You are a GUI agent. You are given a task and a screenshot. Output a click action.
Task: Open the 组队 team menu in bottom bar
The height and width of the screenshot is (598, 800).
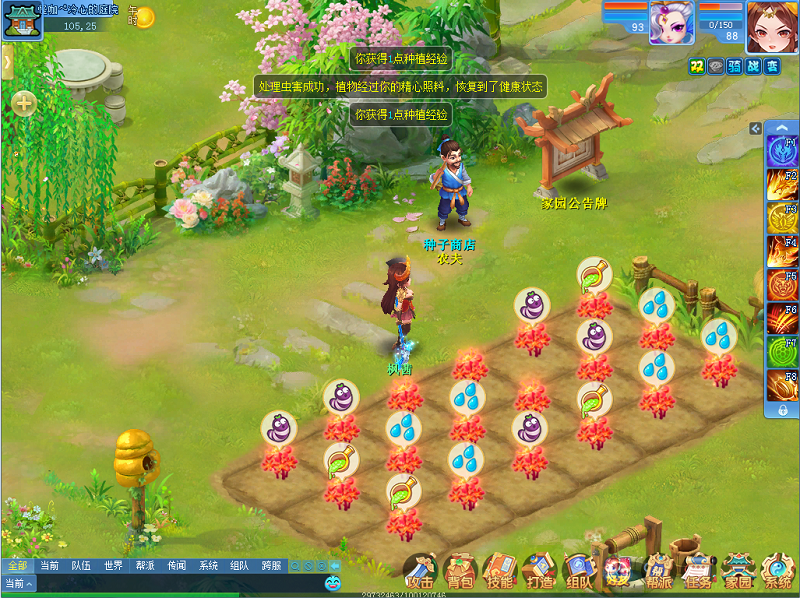click(578, 572)
